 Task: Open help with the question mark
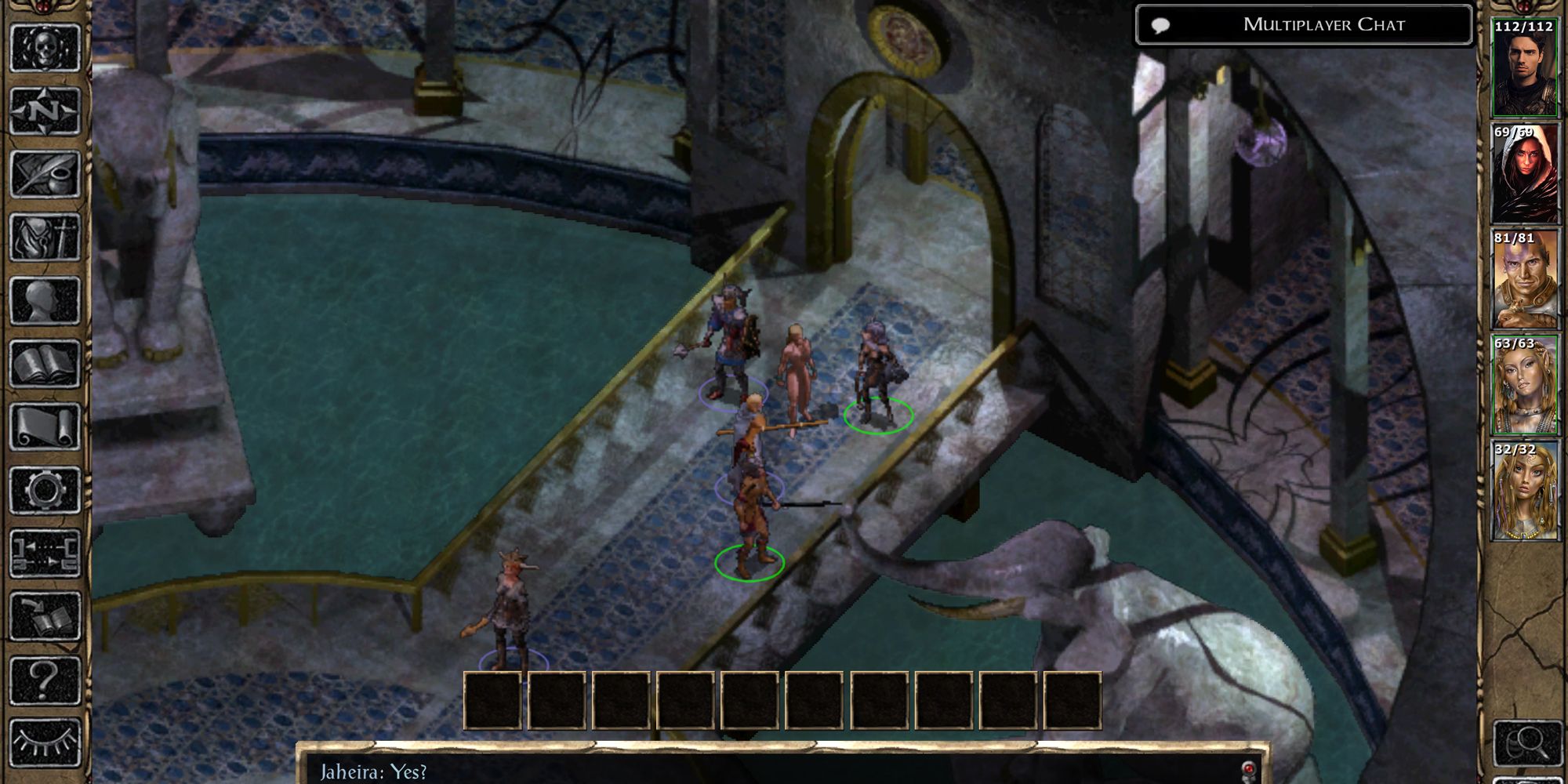tap(45, 680)
